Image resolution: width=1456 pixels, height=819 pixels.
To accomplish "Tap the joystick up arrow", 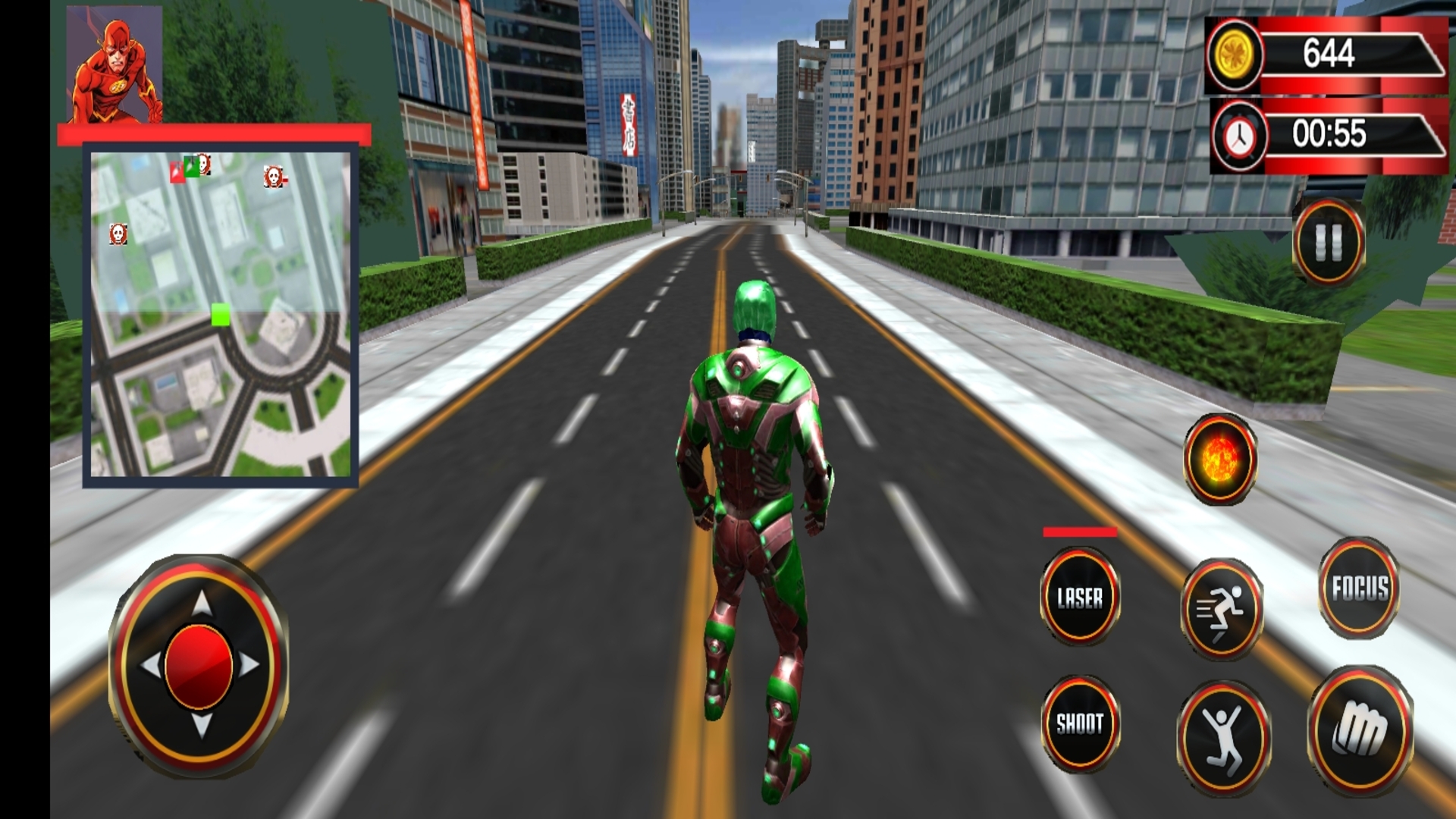I will pyautogui.click(x=201, y=601).
